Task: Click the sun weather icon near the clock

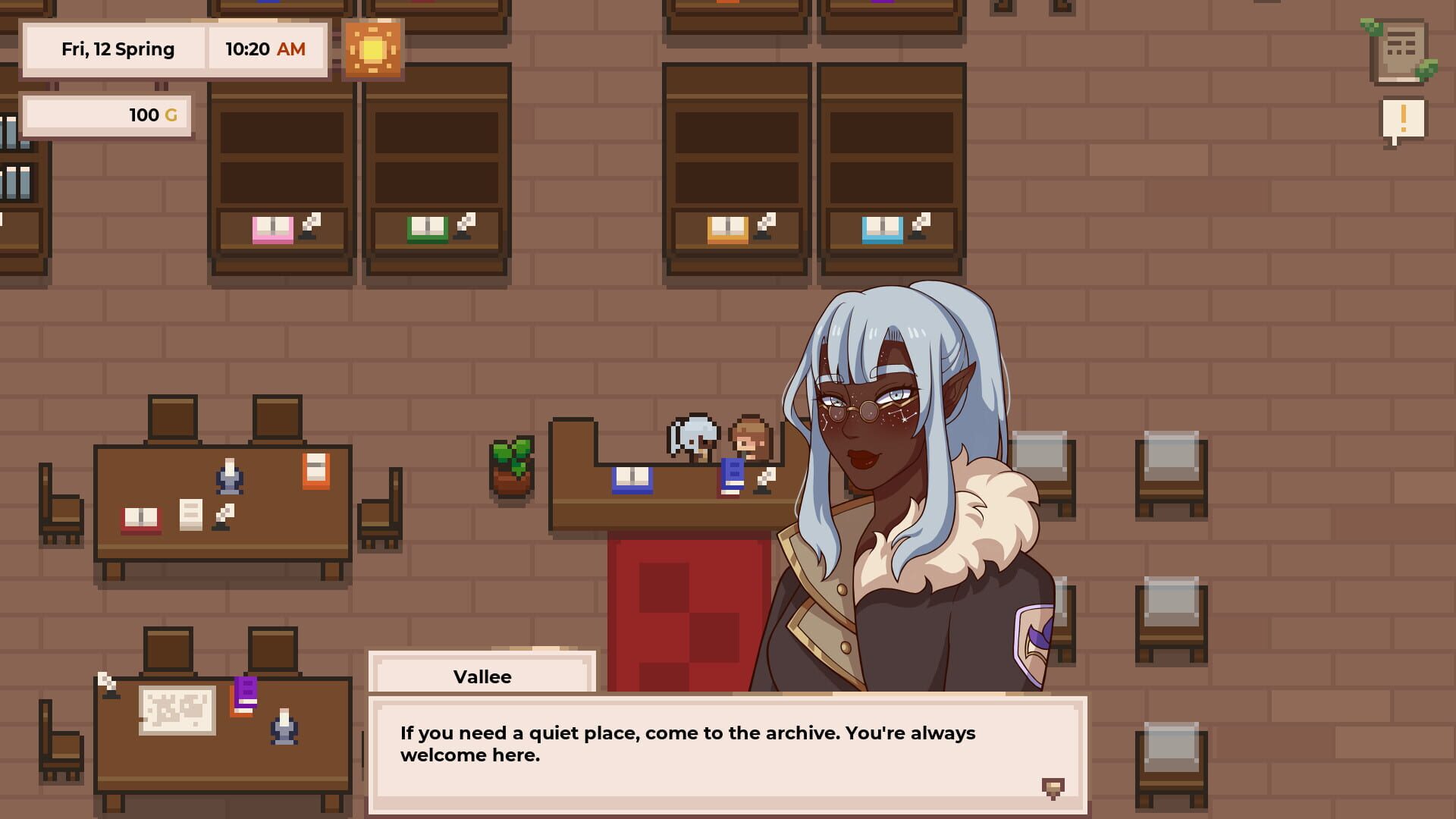Action: click(373, 49)
